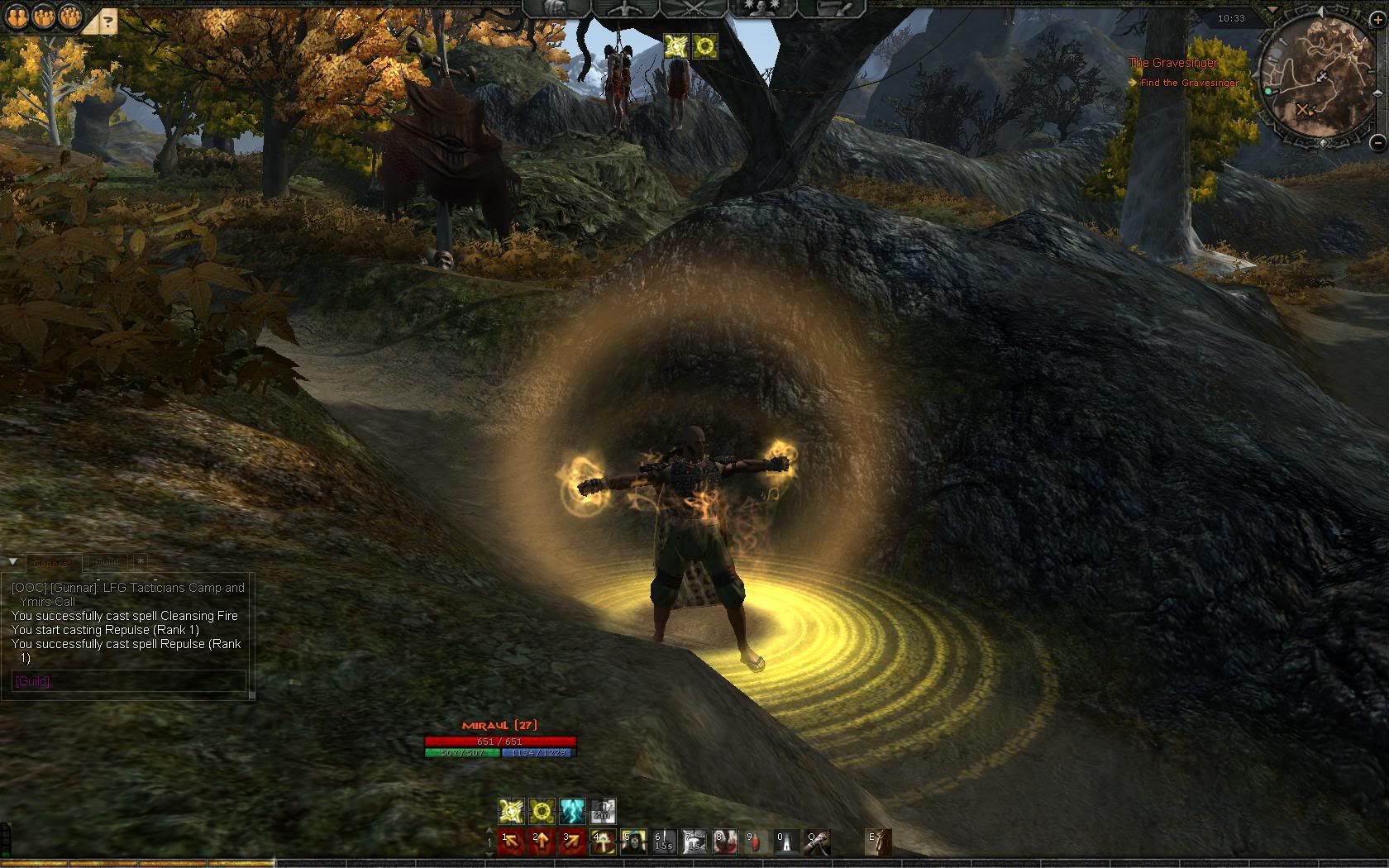1389x868 pixels.
Task: Cast the glowing ankh spell in slot 4
Action: [603, 842]
